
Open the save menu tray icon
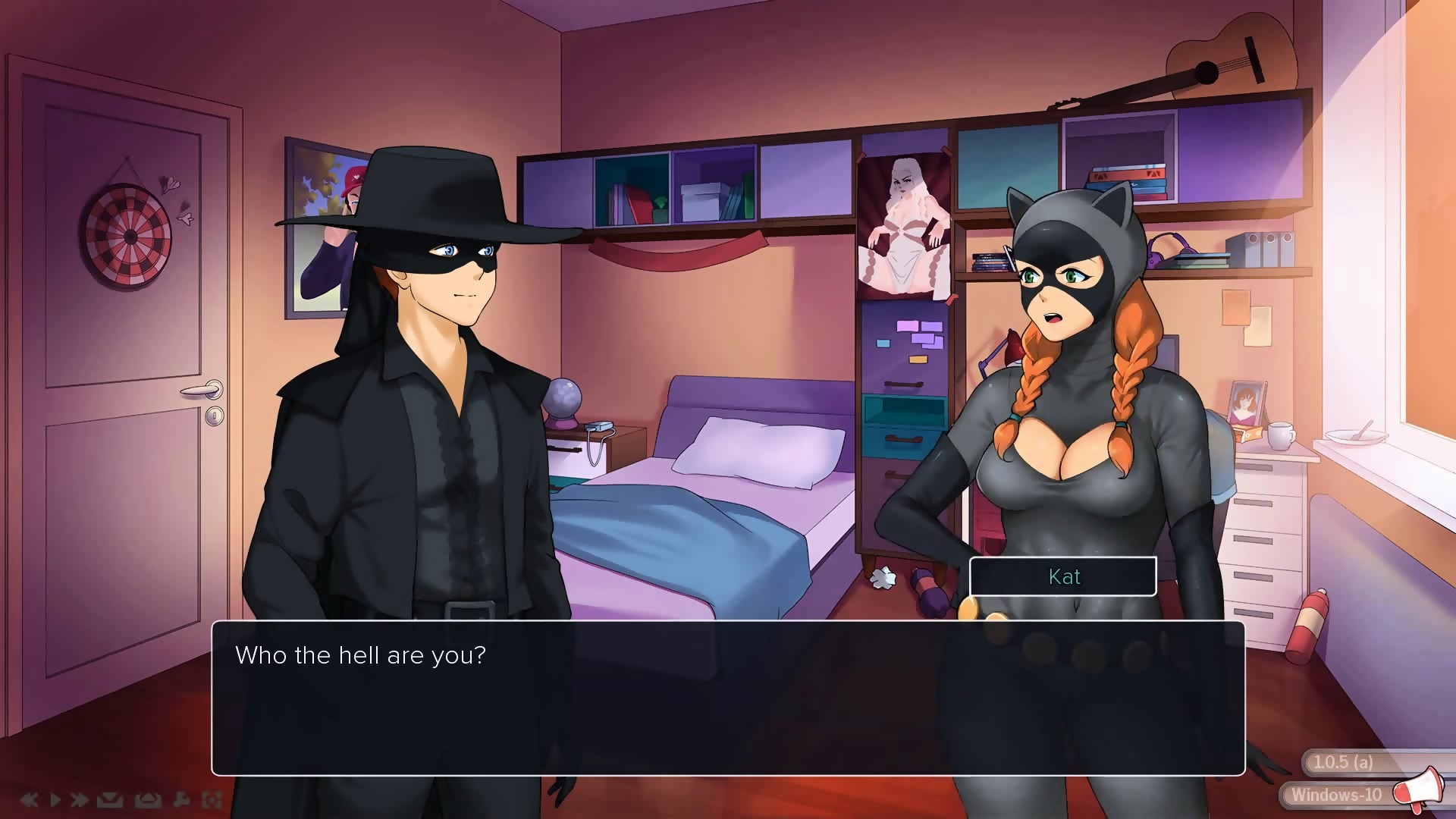(x=110, y=799)
